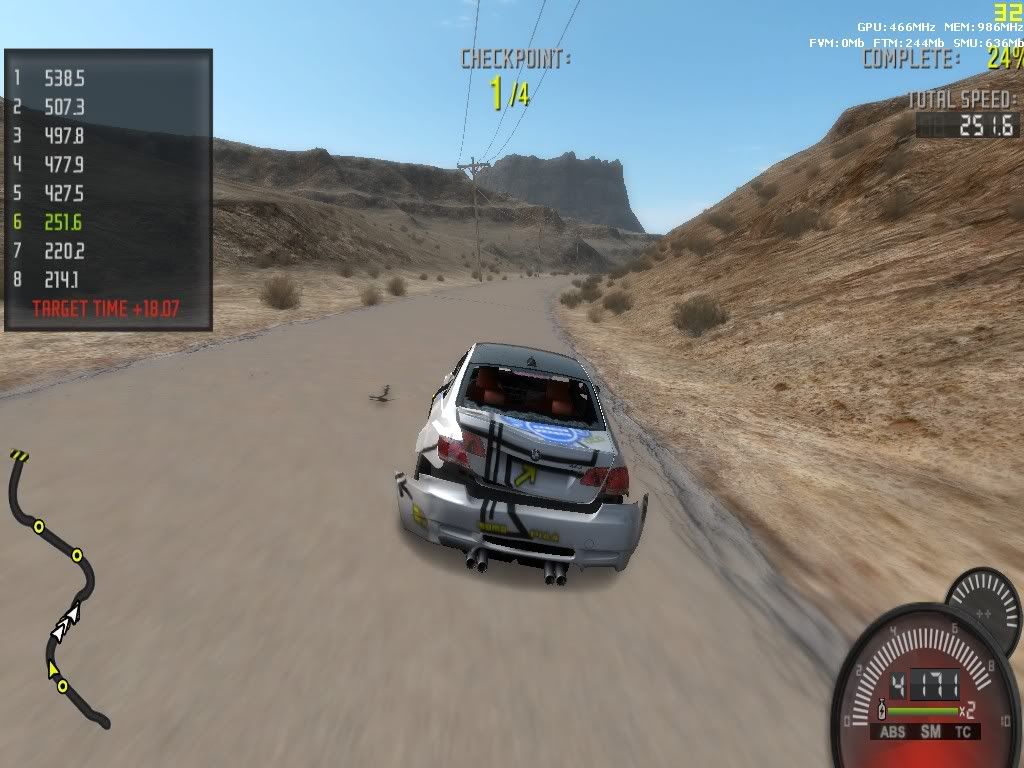Click the white player arrow on the minimap
The image size is (1024, 768).
point(66,621)
